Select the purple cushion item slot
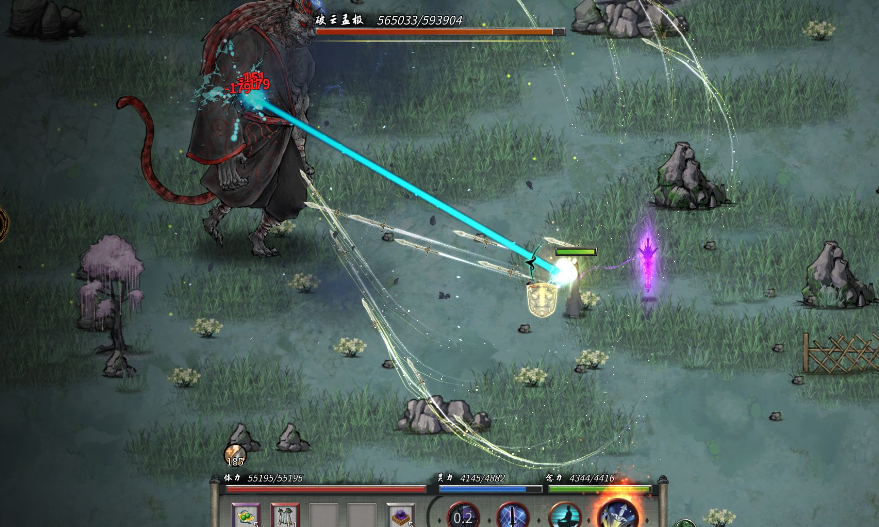This screenshot has width=879, height=527. click(x=401, y=515)
